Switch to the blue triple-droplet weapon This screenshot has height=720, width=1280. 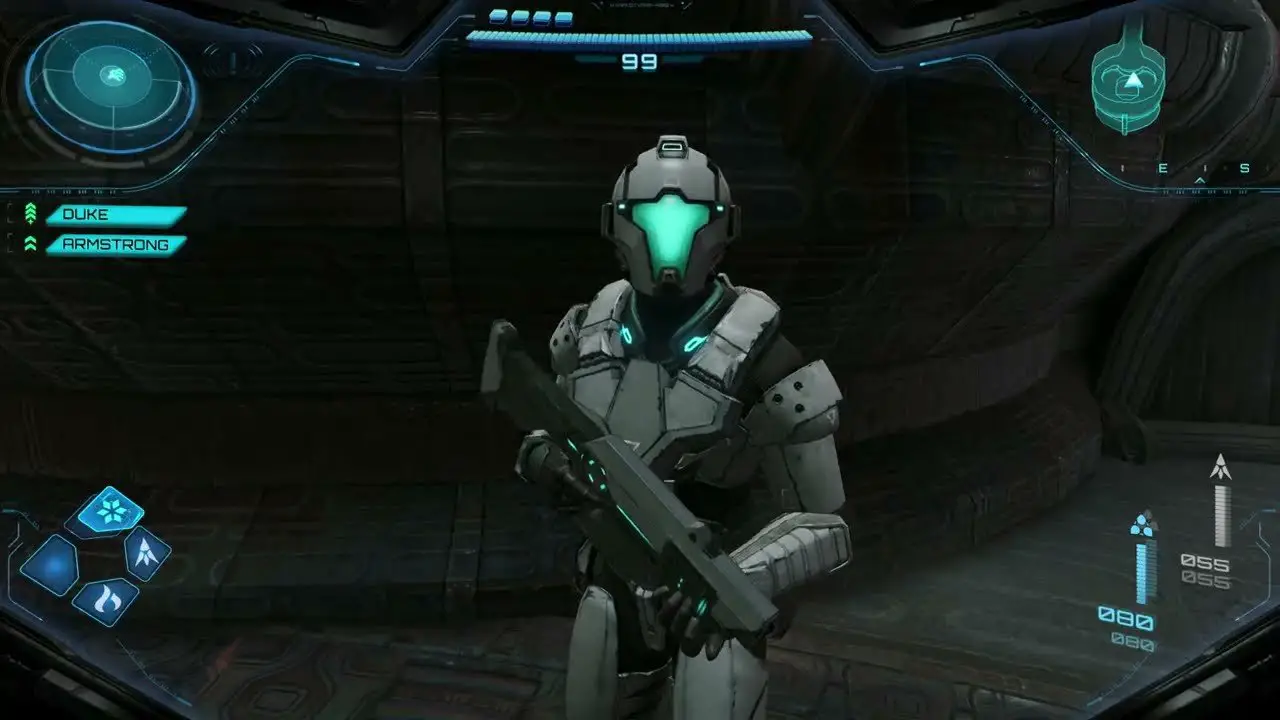(1143, 525)
